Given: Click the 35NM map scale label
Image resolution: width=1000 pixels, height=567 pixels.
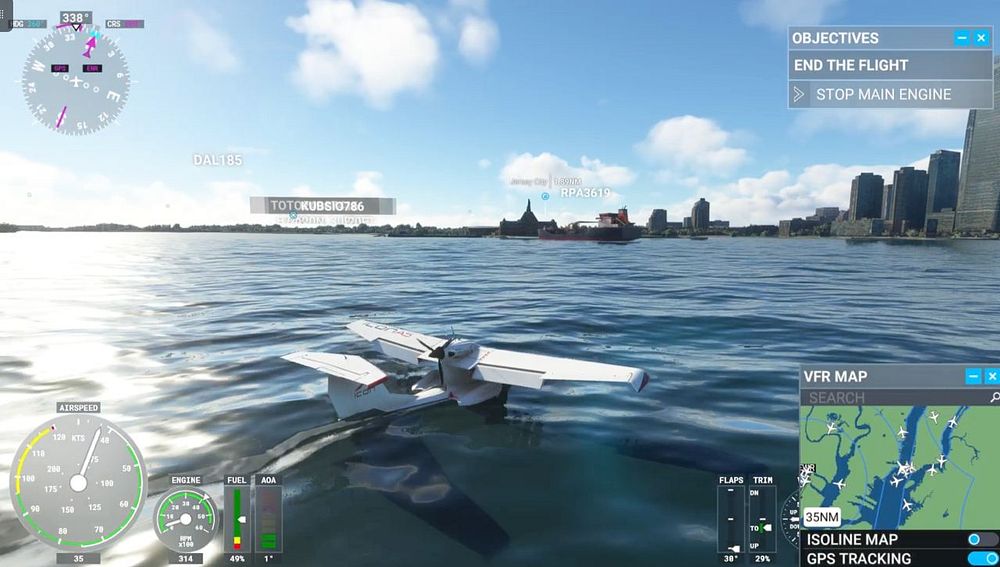Looking at the screenshot, I should tap(822, 517).
